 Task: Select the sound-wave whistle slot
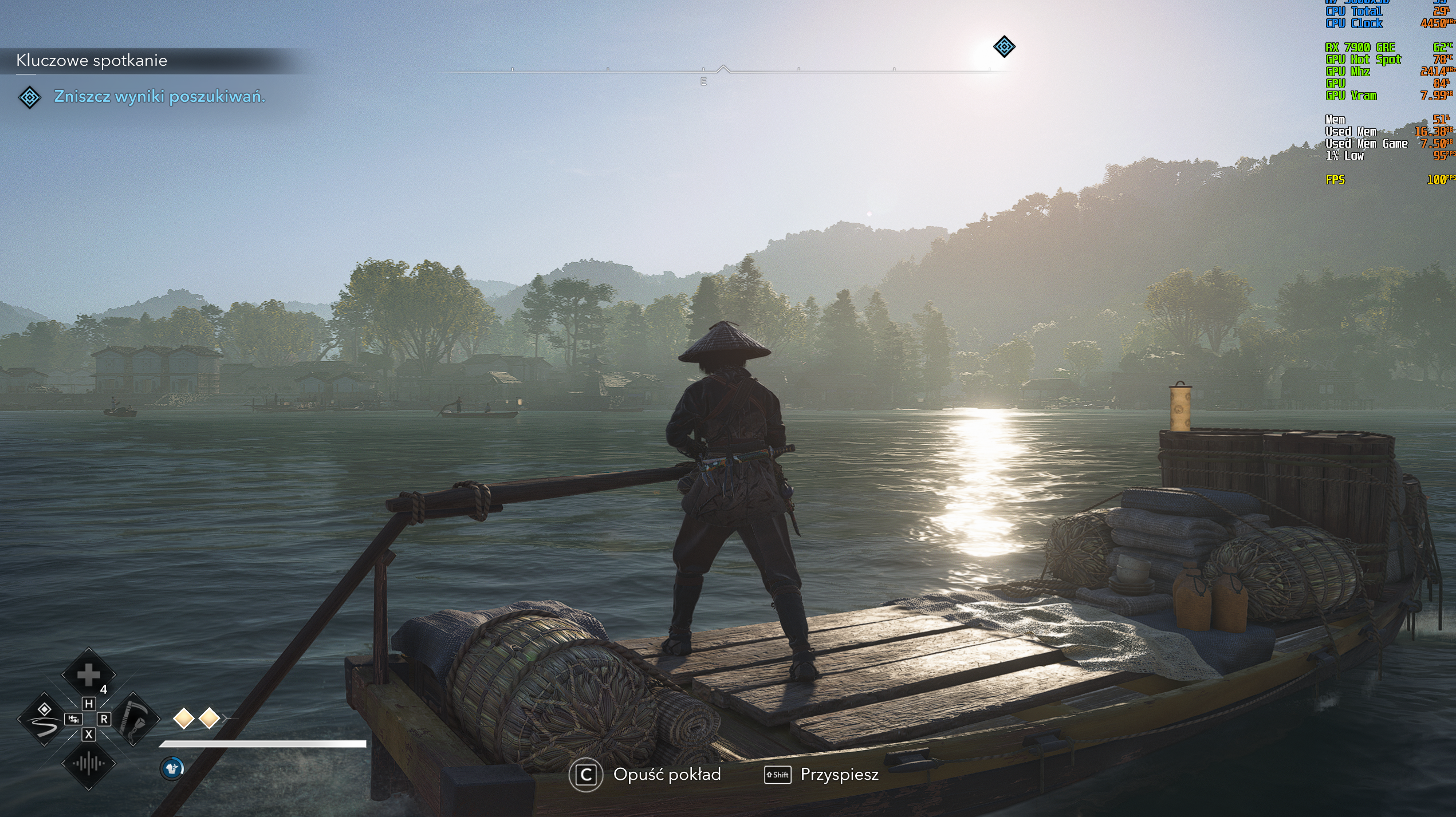click(x=88, y=763)
